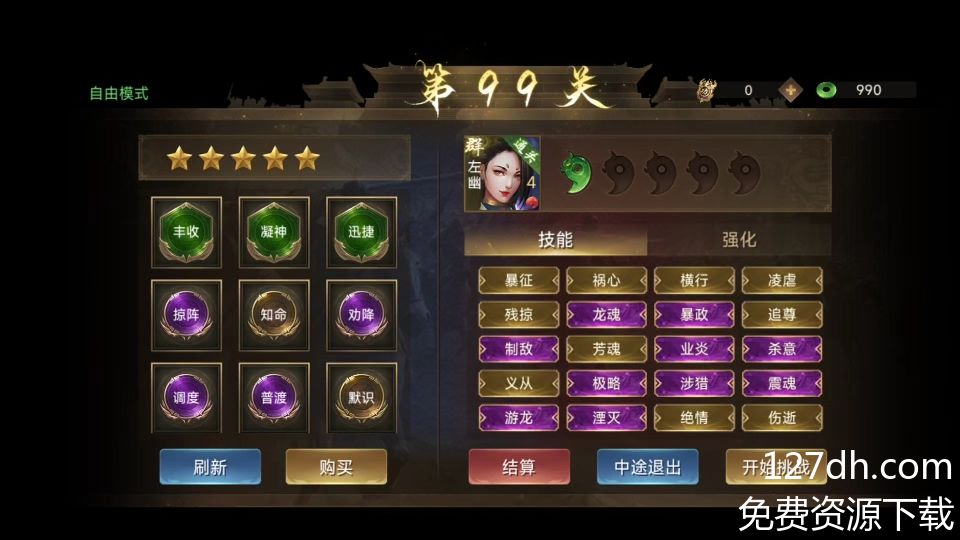Click the 购买 purchase button
This screenshot has height=540, width=960.
click(x=336, y=467)
